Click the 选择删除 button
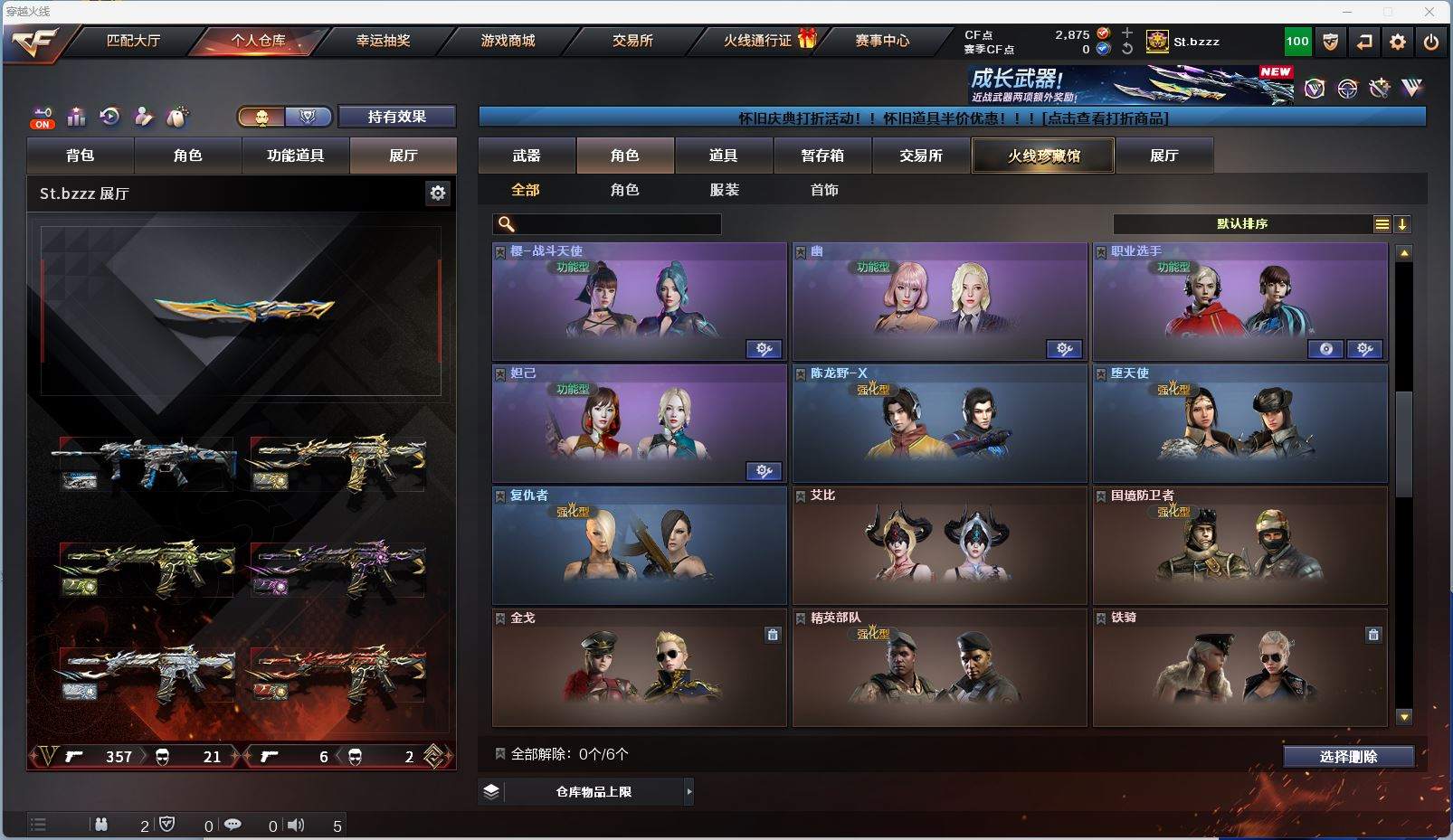 [1348, 757]
